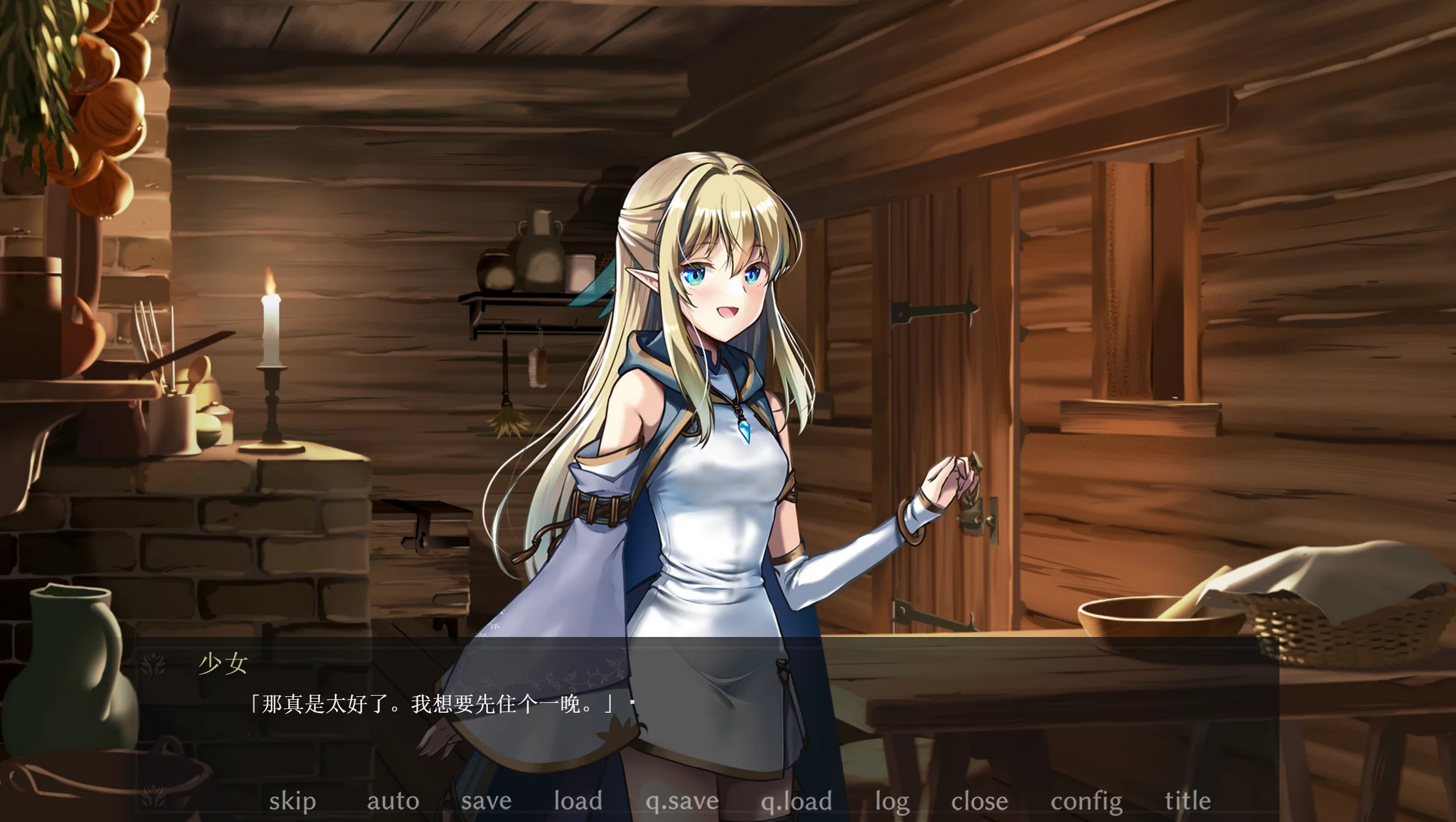This screenshot has width=1456, height=822.
Task: Open the load screen
Action: pyautogui.click(x=578, y=801)
